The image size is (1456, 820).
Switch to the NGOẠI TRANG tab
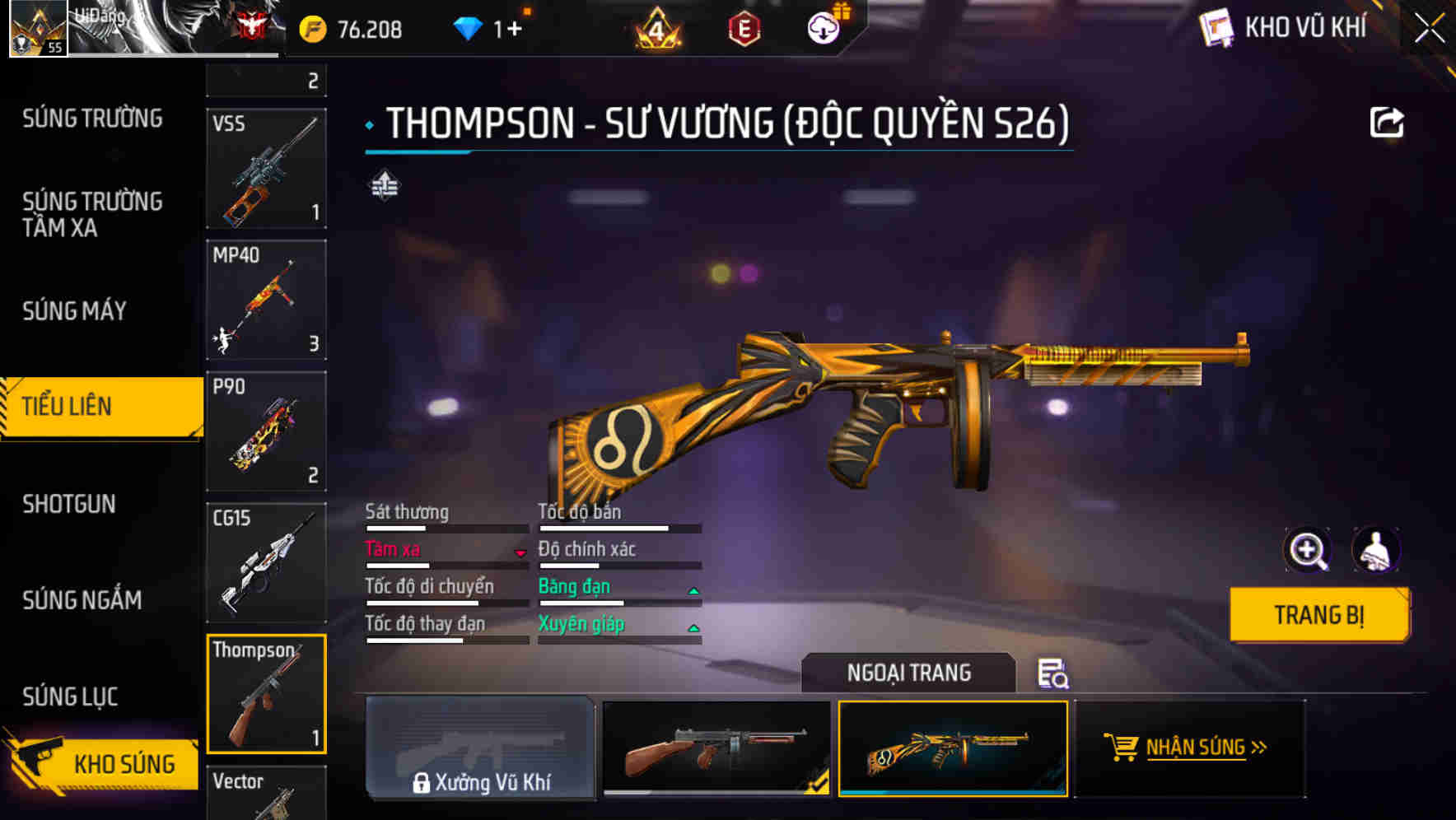[x=907, y=673]
